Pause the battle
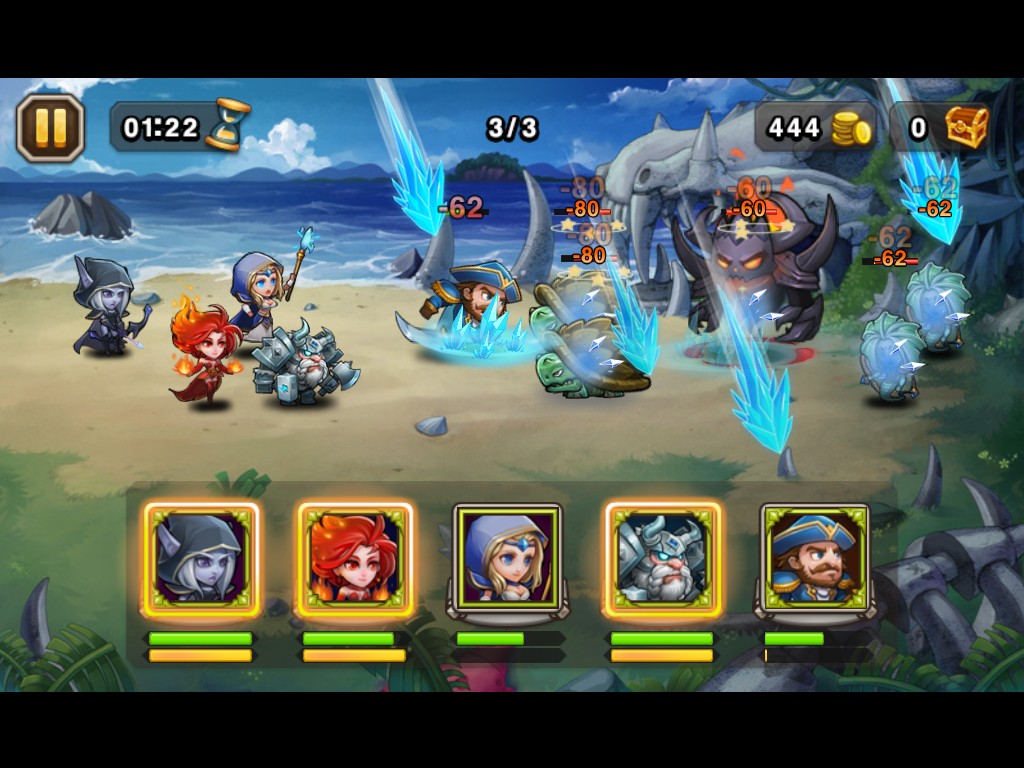Viewport: 1024px width, 768px height. 50,127
